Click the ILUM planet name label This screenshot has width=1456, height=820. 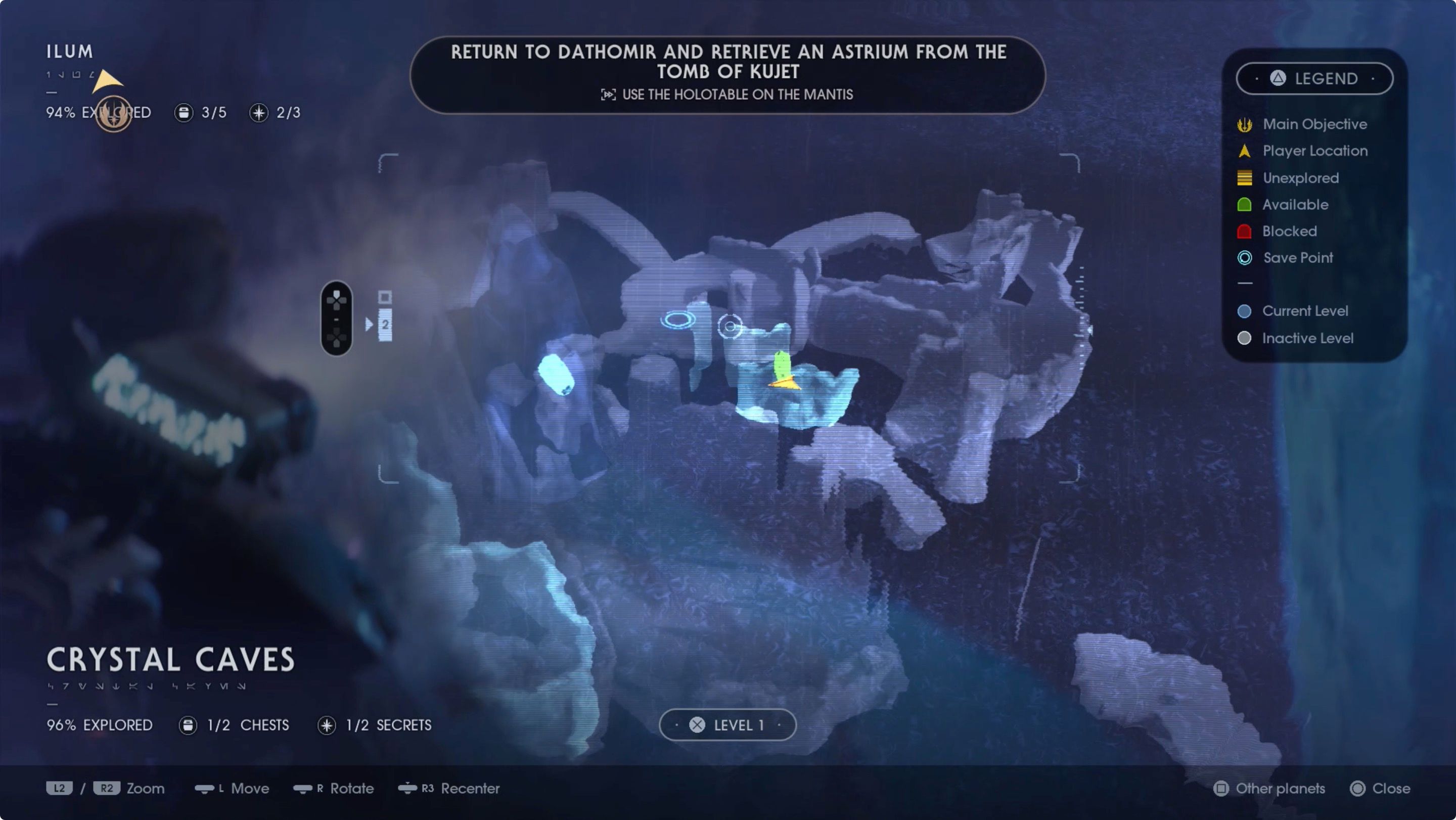coord(69,51)
